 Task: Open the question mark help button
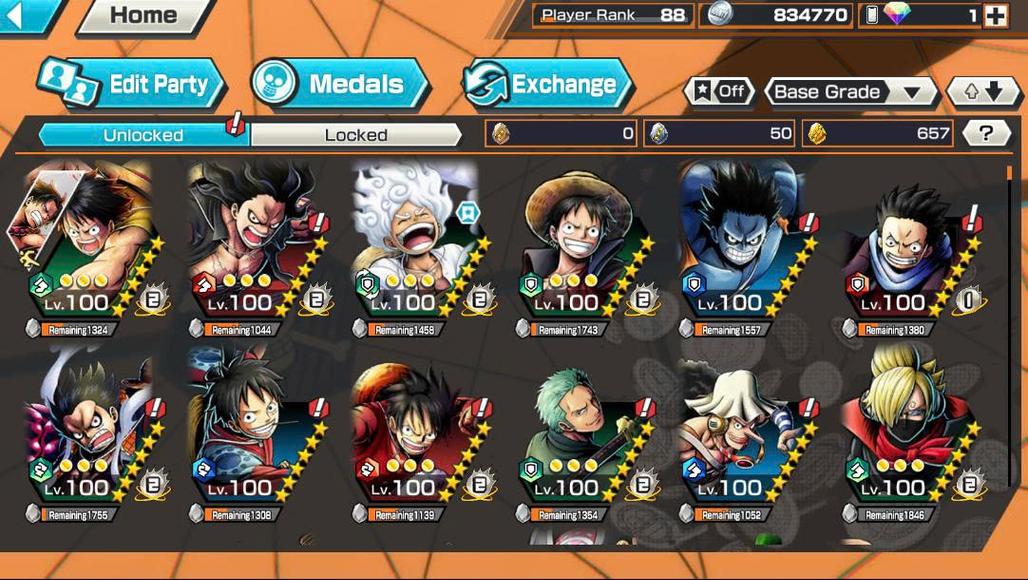pos(985,133)
